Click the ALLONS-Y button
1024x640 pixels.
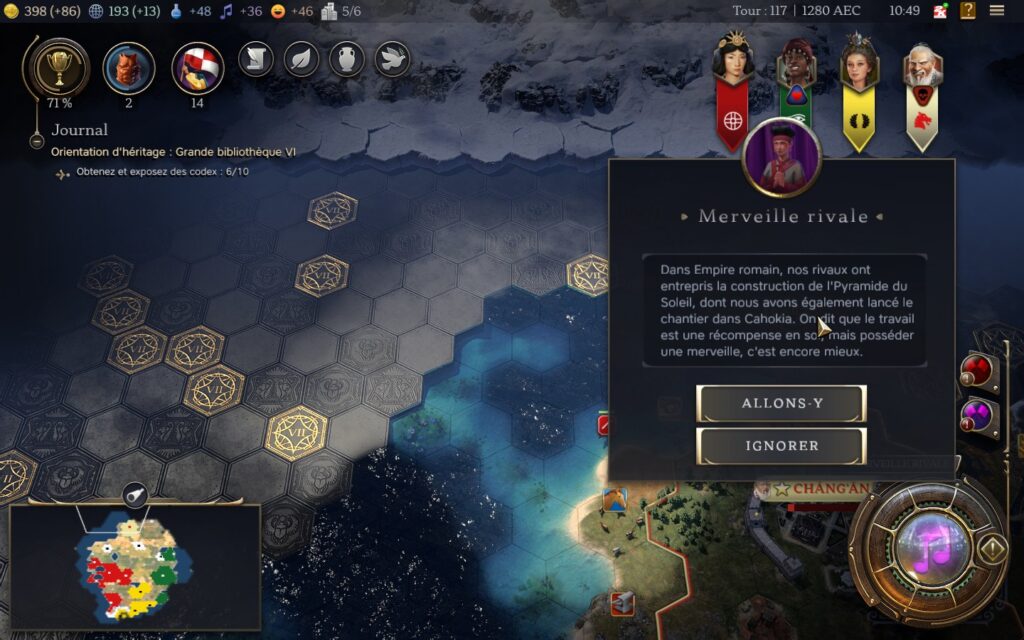781,403
